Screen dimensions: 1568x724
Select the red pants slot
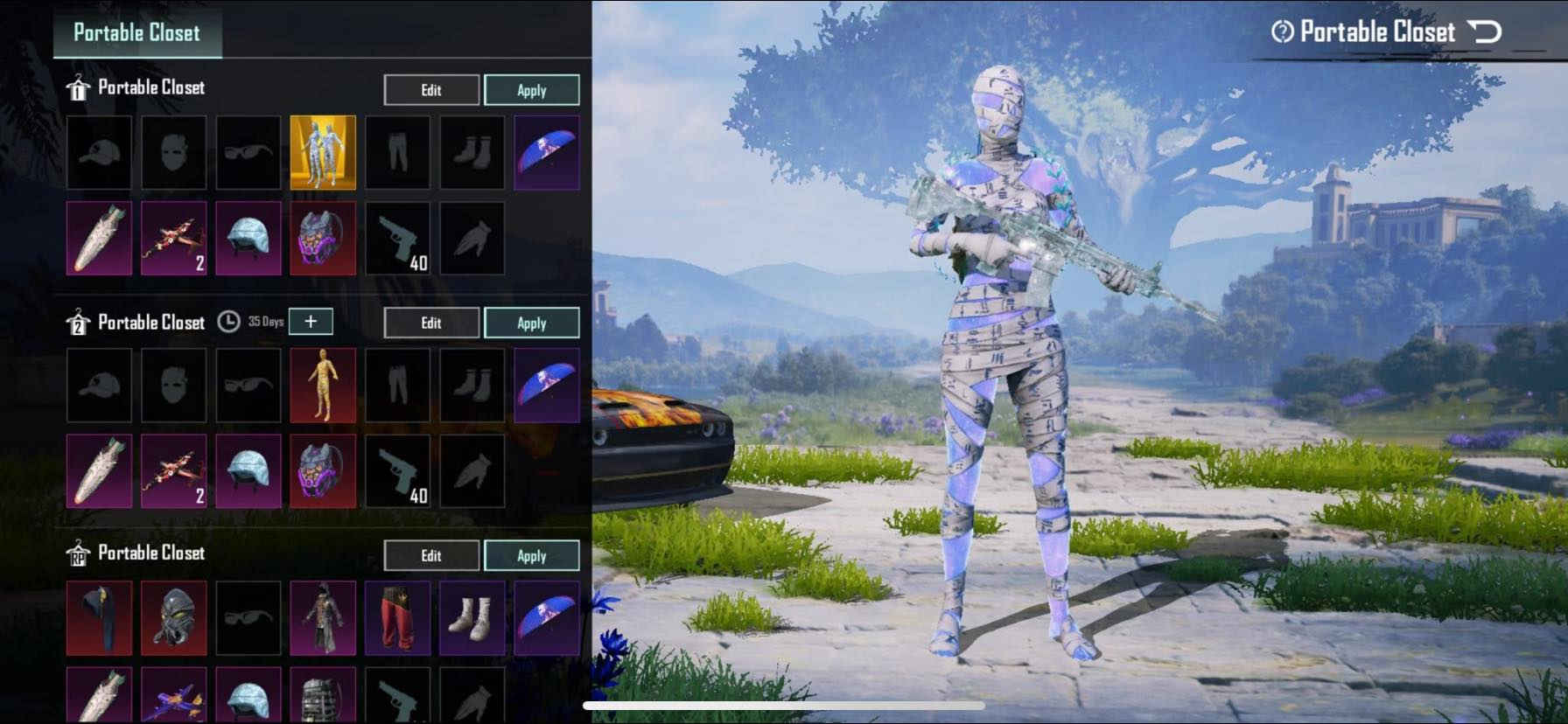[x=397, y=618]
